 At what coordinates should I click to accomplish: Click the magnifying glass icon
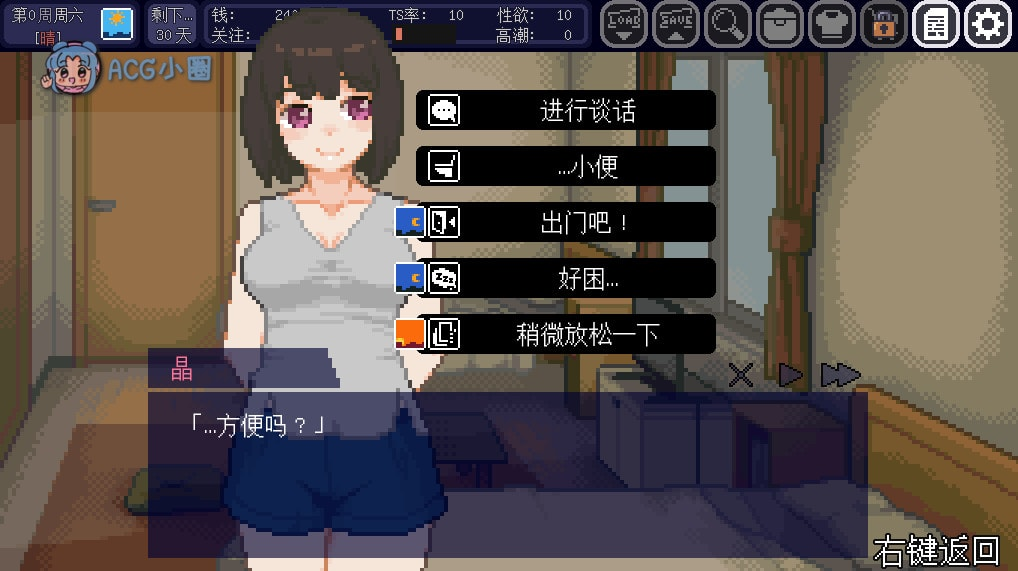(x=727, y=24)
